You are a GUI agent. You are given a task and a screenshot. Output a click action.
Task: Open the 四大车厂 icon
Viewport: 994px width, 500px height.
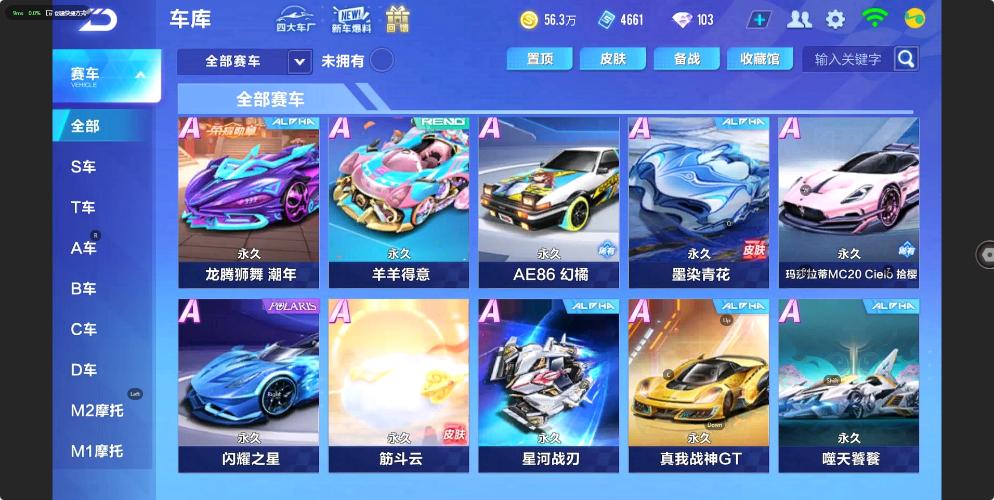tap(295, 19)
